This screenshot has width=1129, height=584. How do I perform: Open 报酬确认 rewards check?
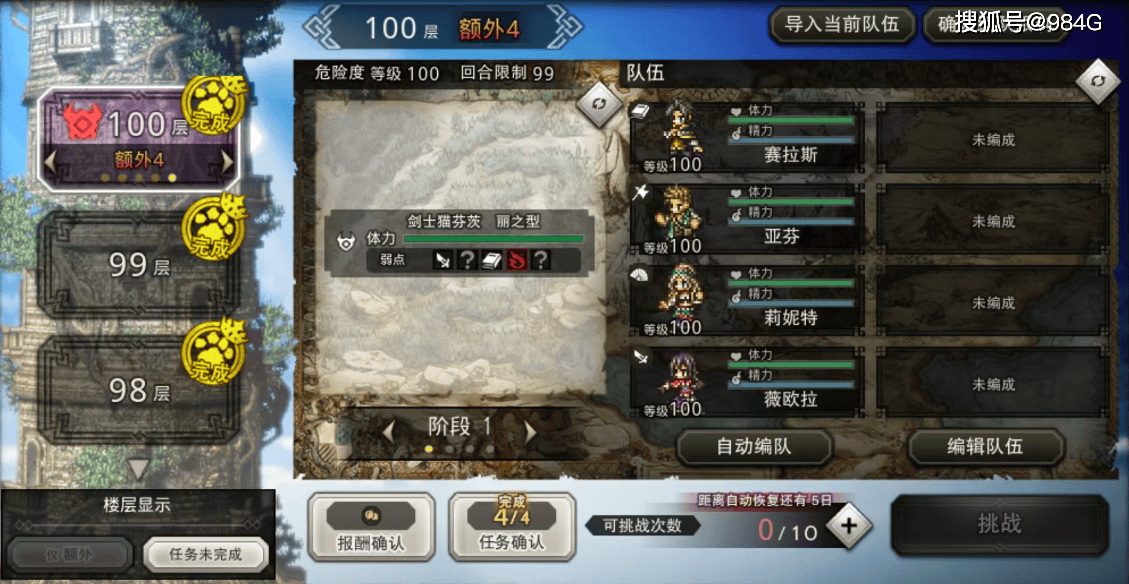click(x=371, y=525)
